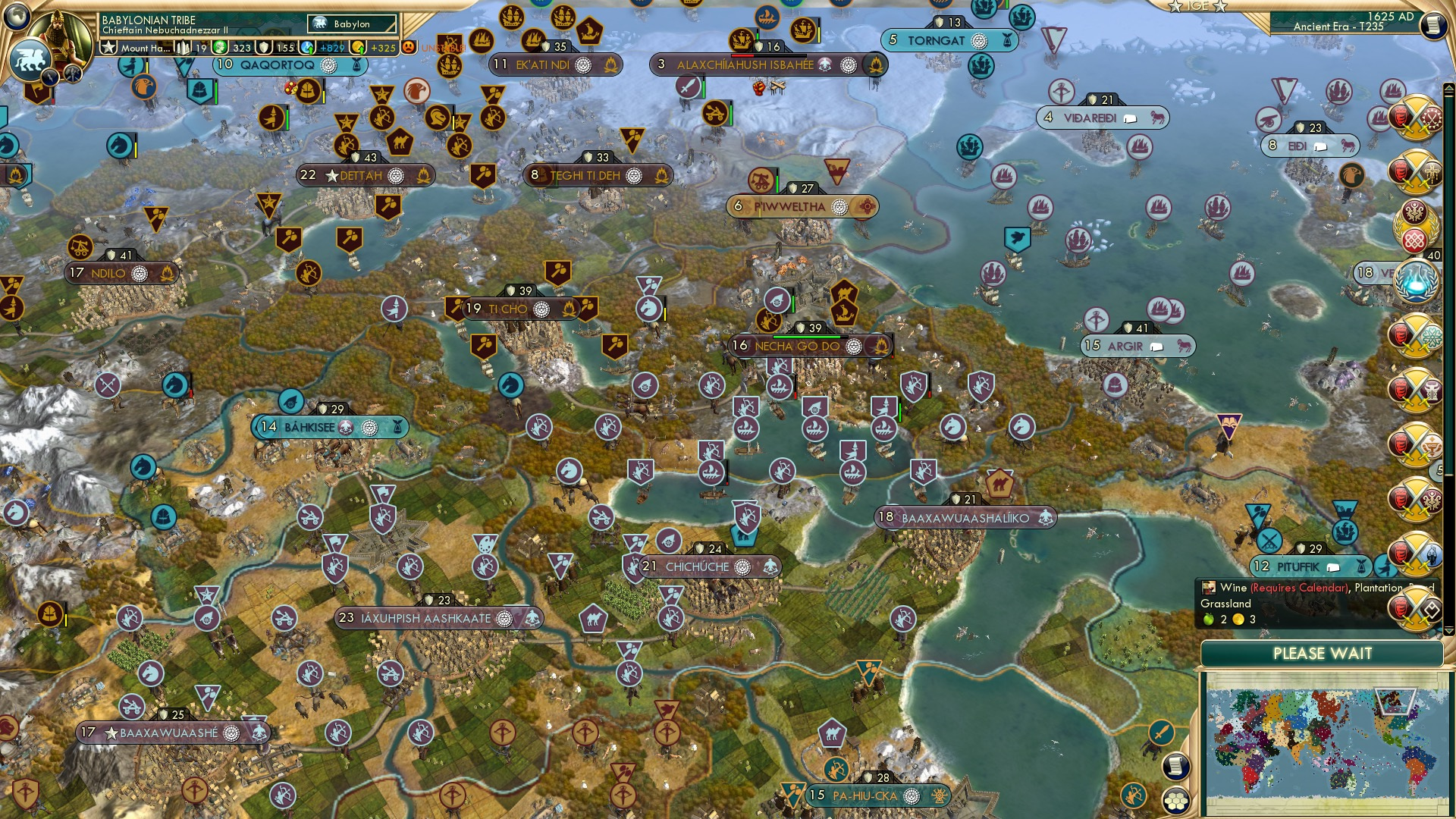Click the Babylon lion civilization emblem

click(30, 59)
